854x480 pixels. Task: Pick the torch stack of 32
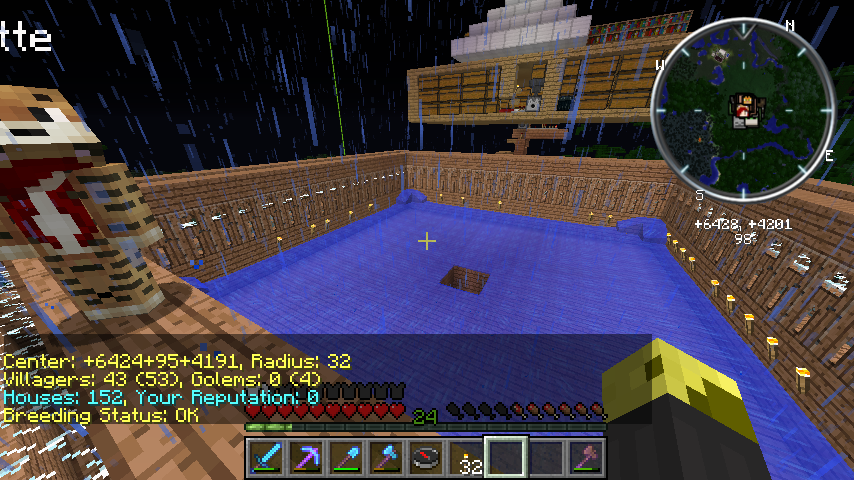coord(465,458)
